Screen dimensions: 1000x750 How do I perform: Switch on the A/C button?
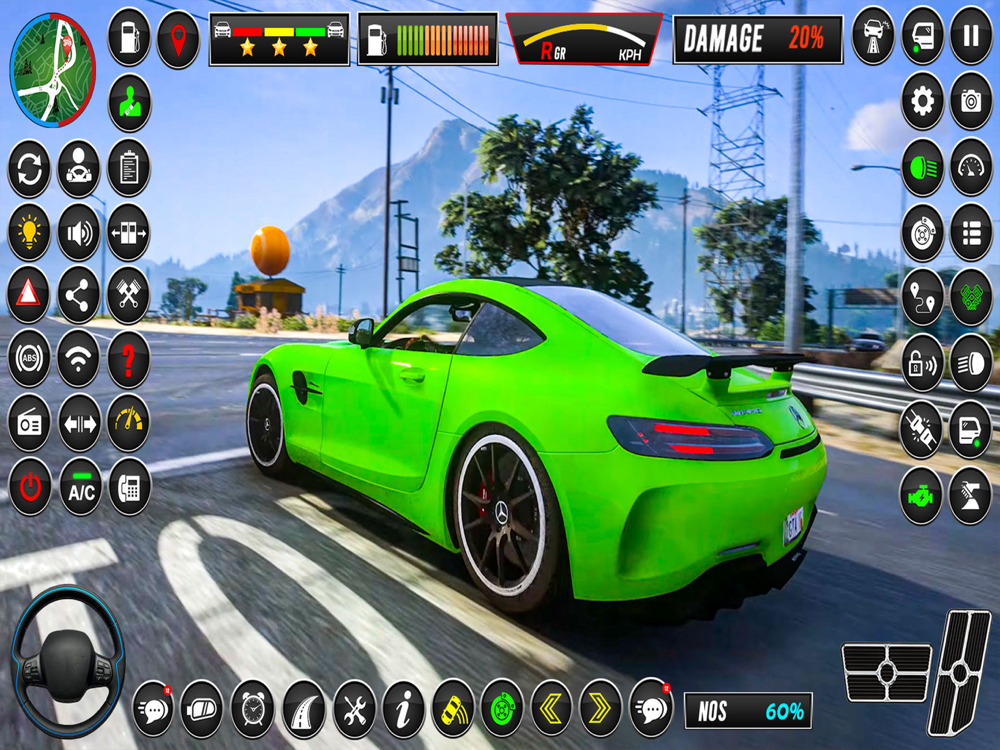[80, 486]
